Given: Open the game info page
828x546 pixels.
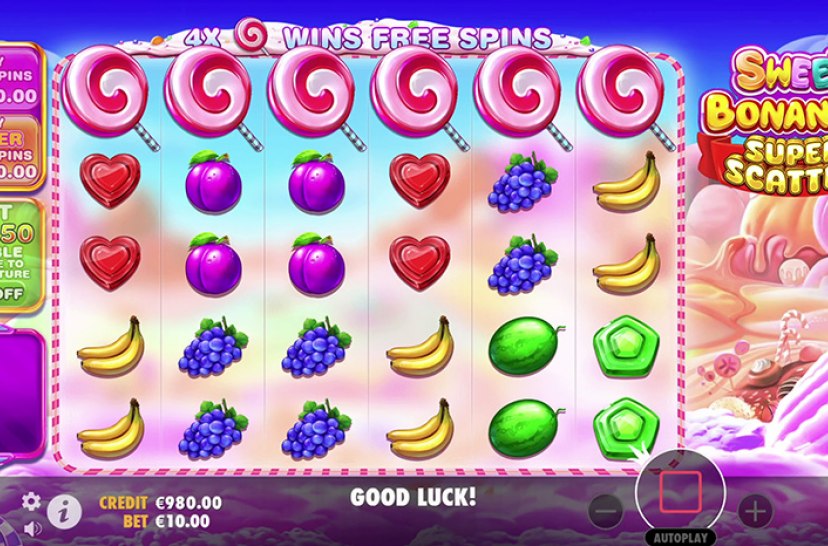Looking at the screenshot, I should point(64,511).
